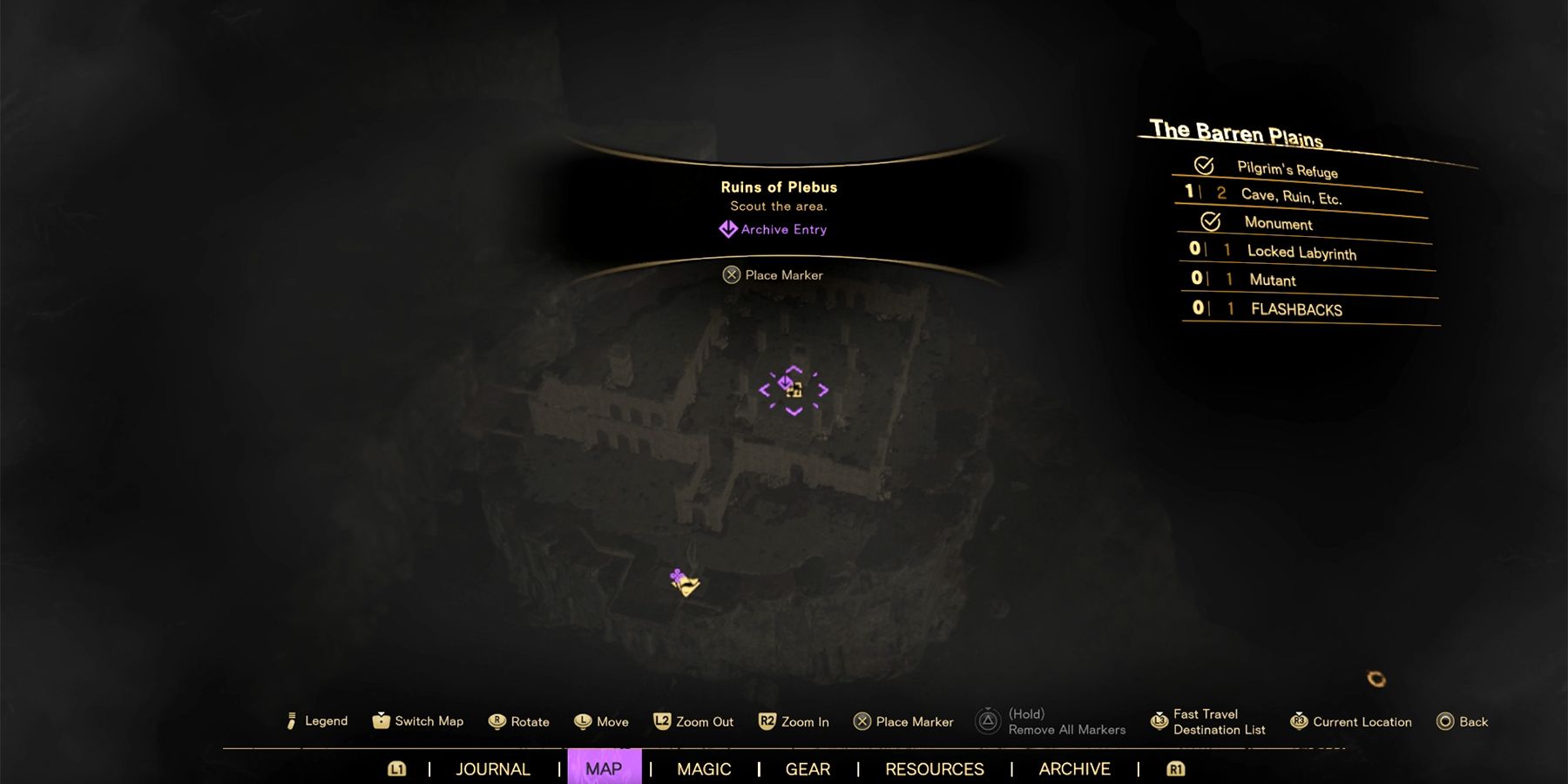Viewport: 1568px width, 784px height.
Task: Switch to the MAP tab
Action: [605, 769]
